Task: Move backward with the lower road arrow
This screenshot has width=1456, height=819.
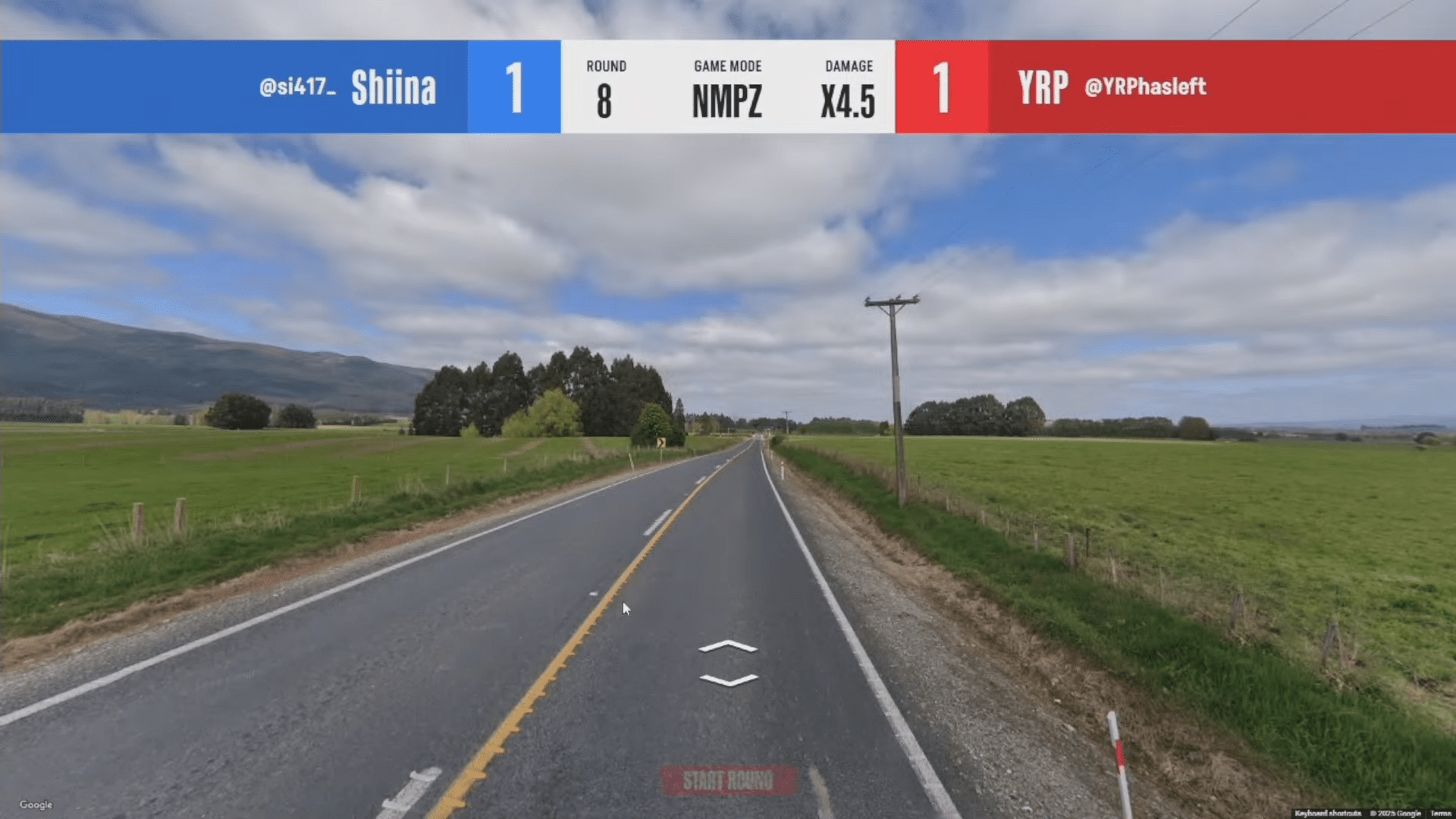Action: point(728,680)
